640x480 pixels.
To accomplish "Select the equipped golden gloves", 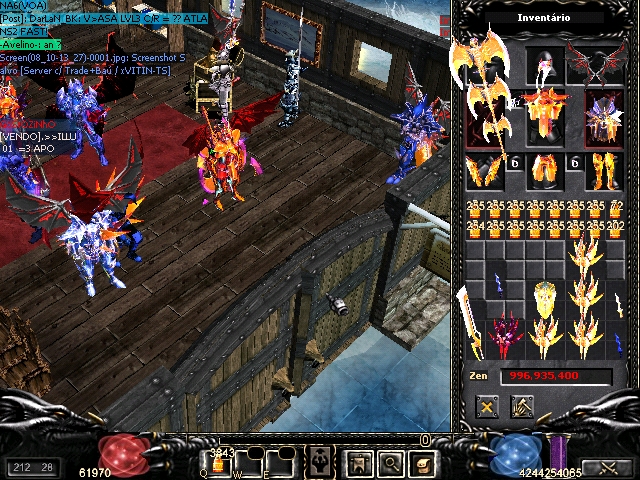I will 485,171.
